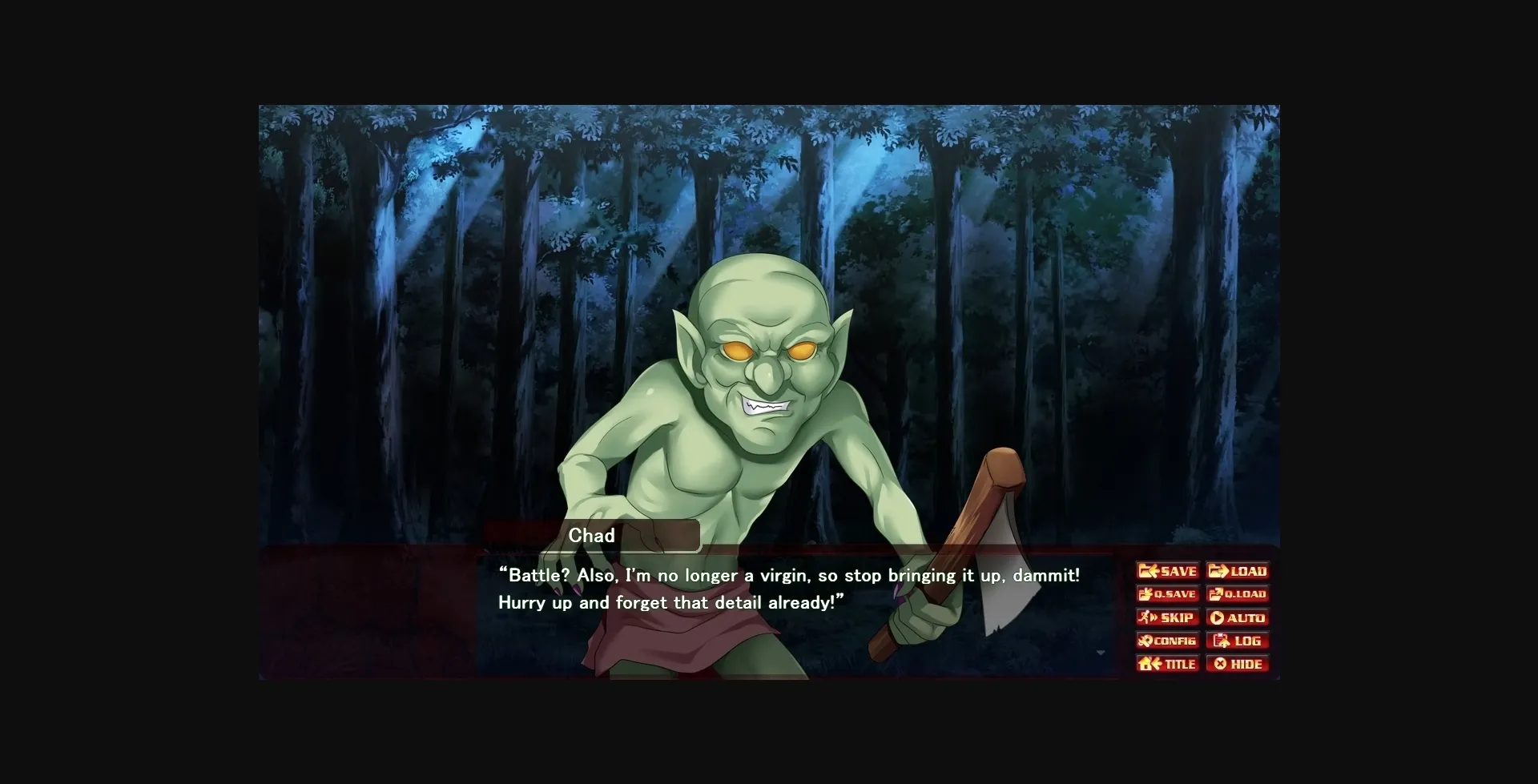
Task: Hide the dialogue interface
Action: pyautogui.click(x=1238, y=664)
